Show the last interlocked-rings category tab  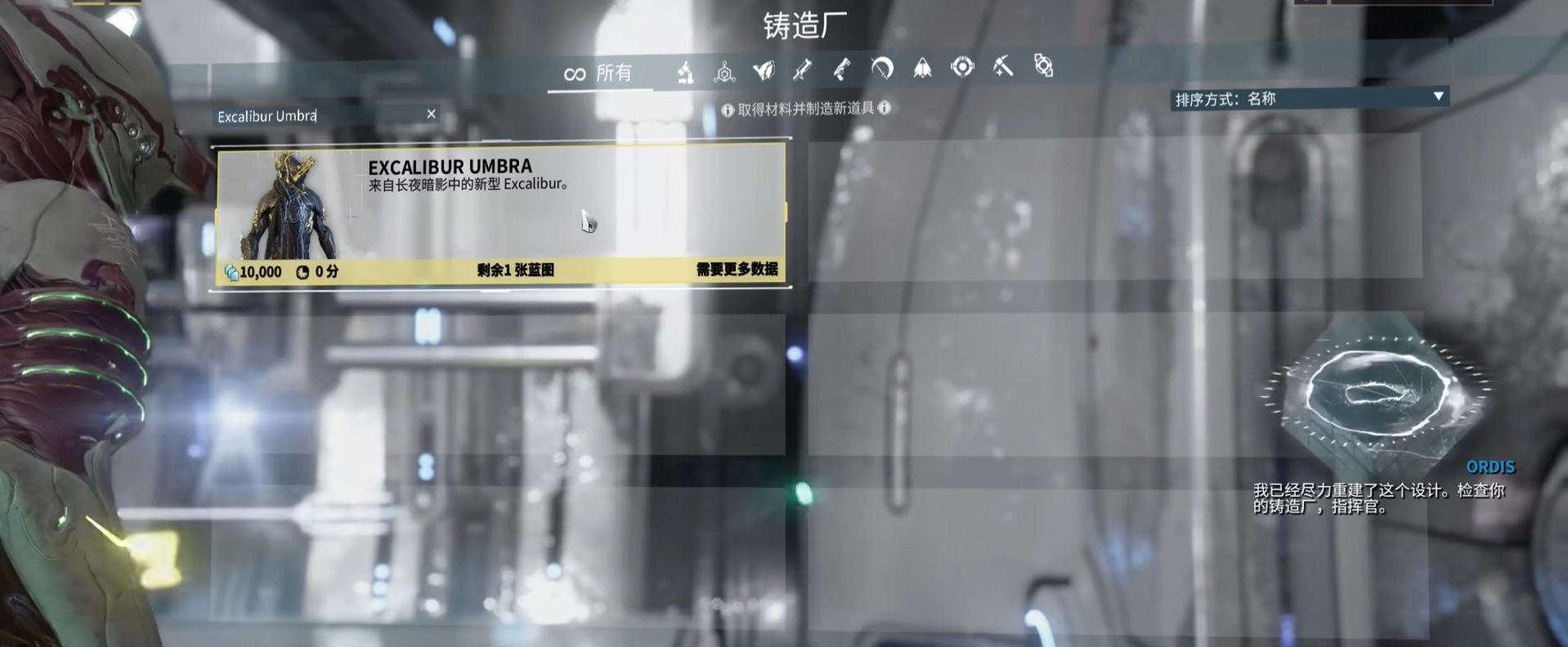(x=1043, y=65)
